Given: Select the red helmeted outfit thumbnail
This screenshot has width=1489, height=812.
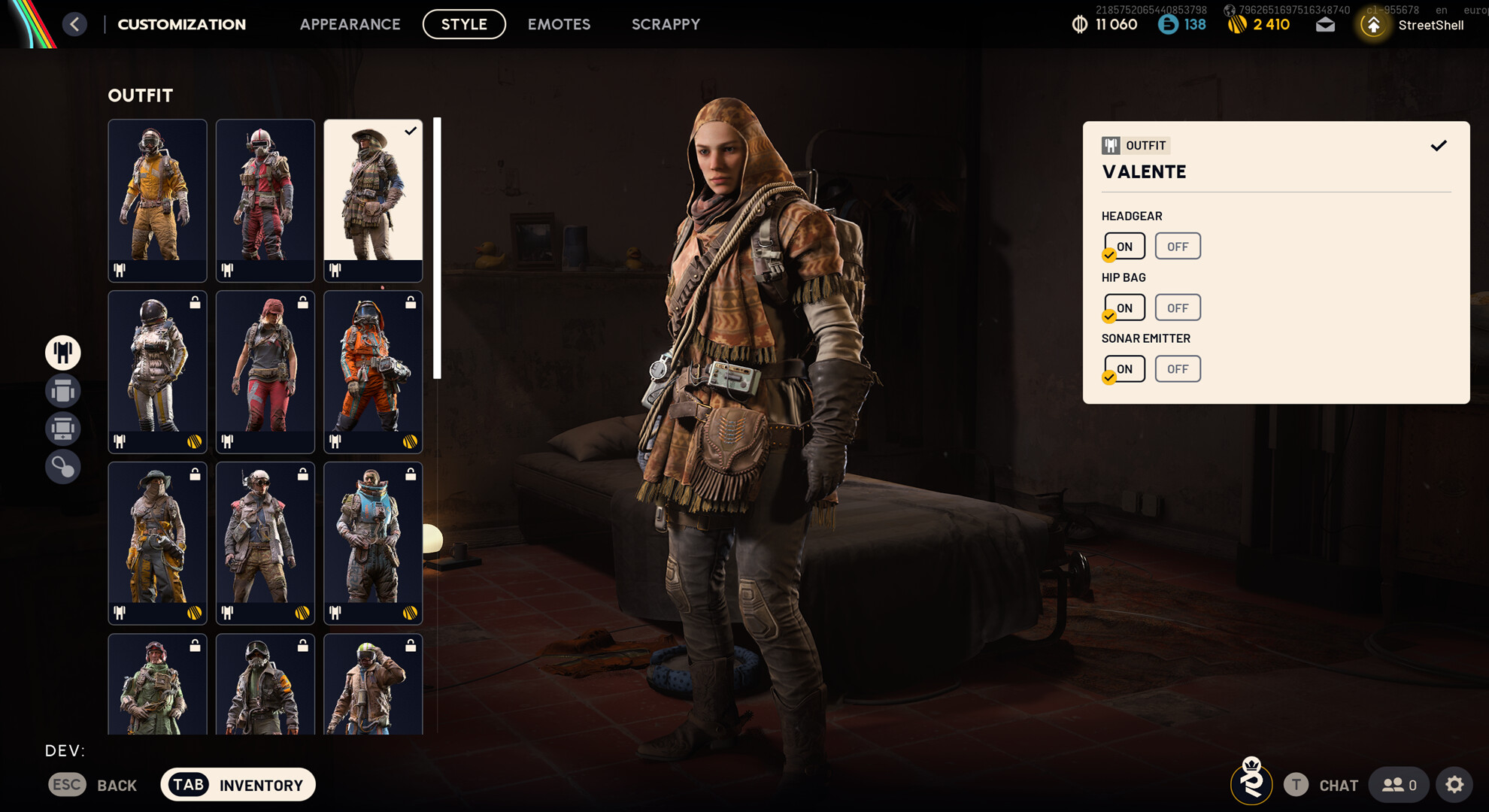Looking at the screenshot, I should coord(265,200).
